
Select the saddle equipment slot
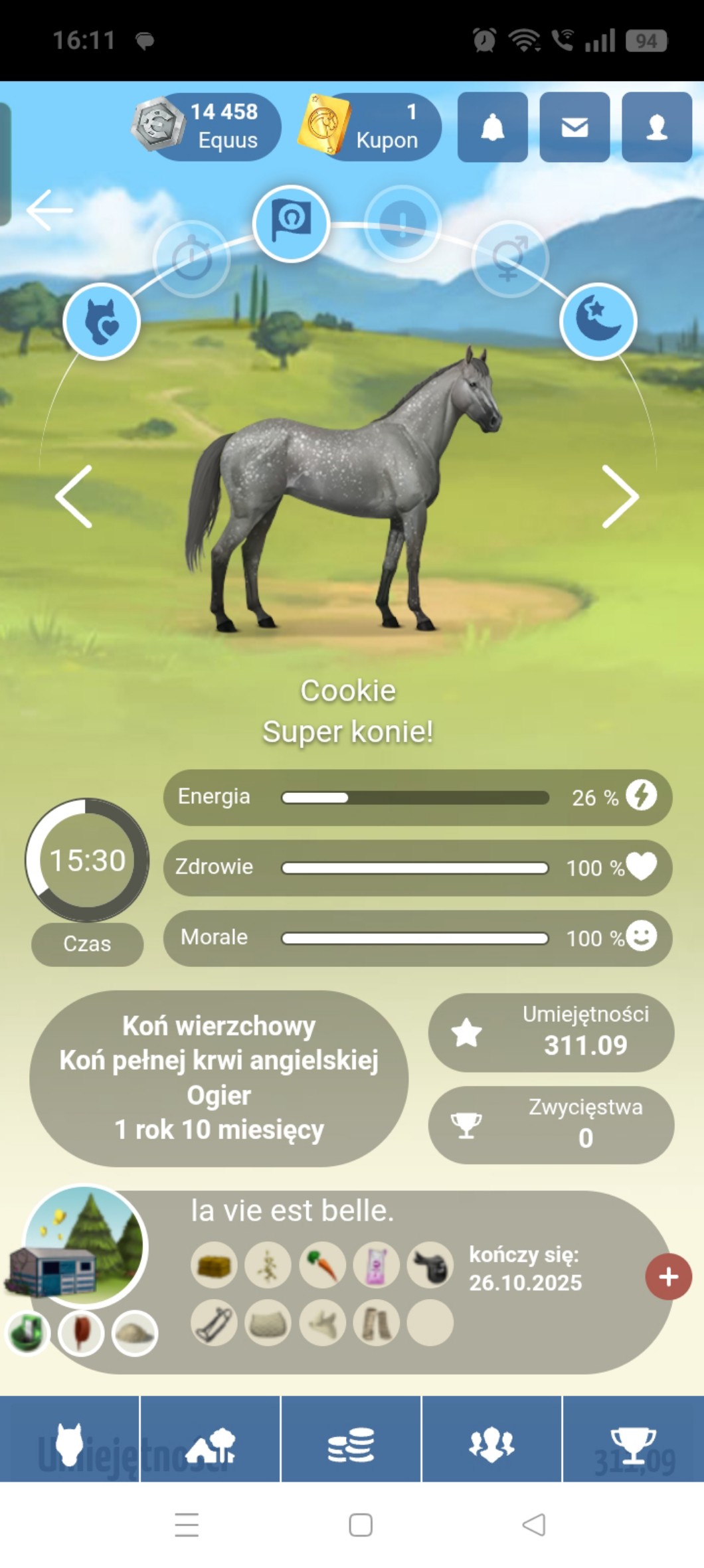[430, 1265]
